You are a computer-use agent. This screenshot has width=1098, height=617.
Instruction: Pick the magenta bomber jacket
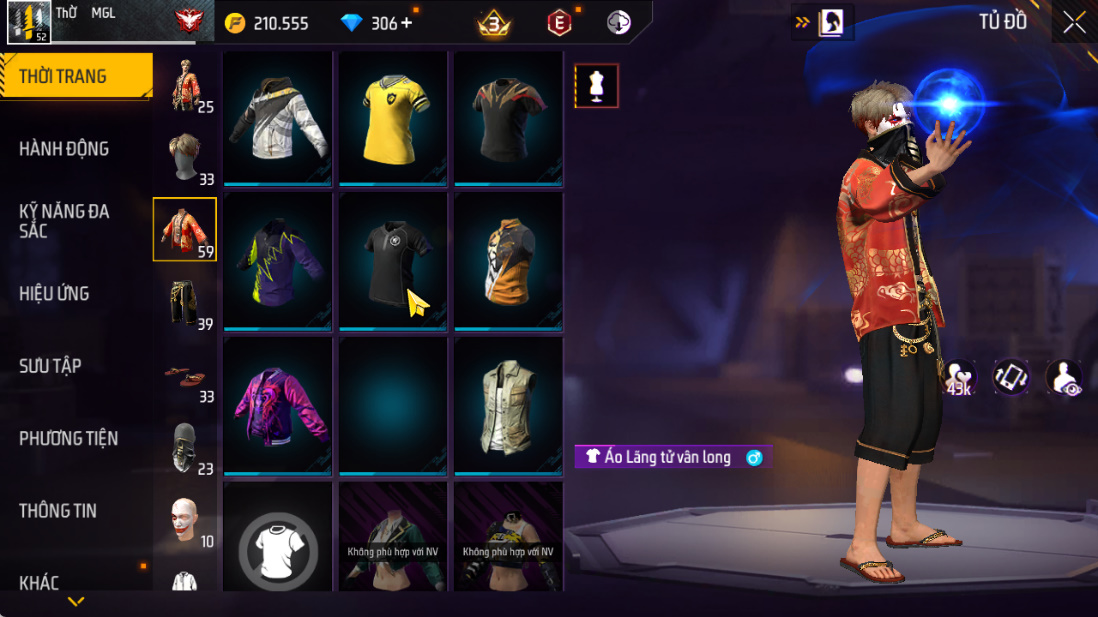[x=277, y=406]
